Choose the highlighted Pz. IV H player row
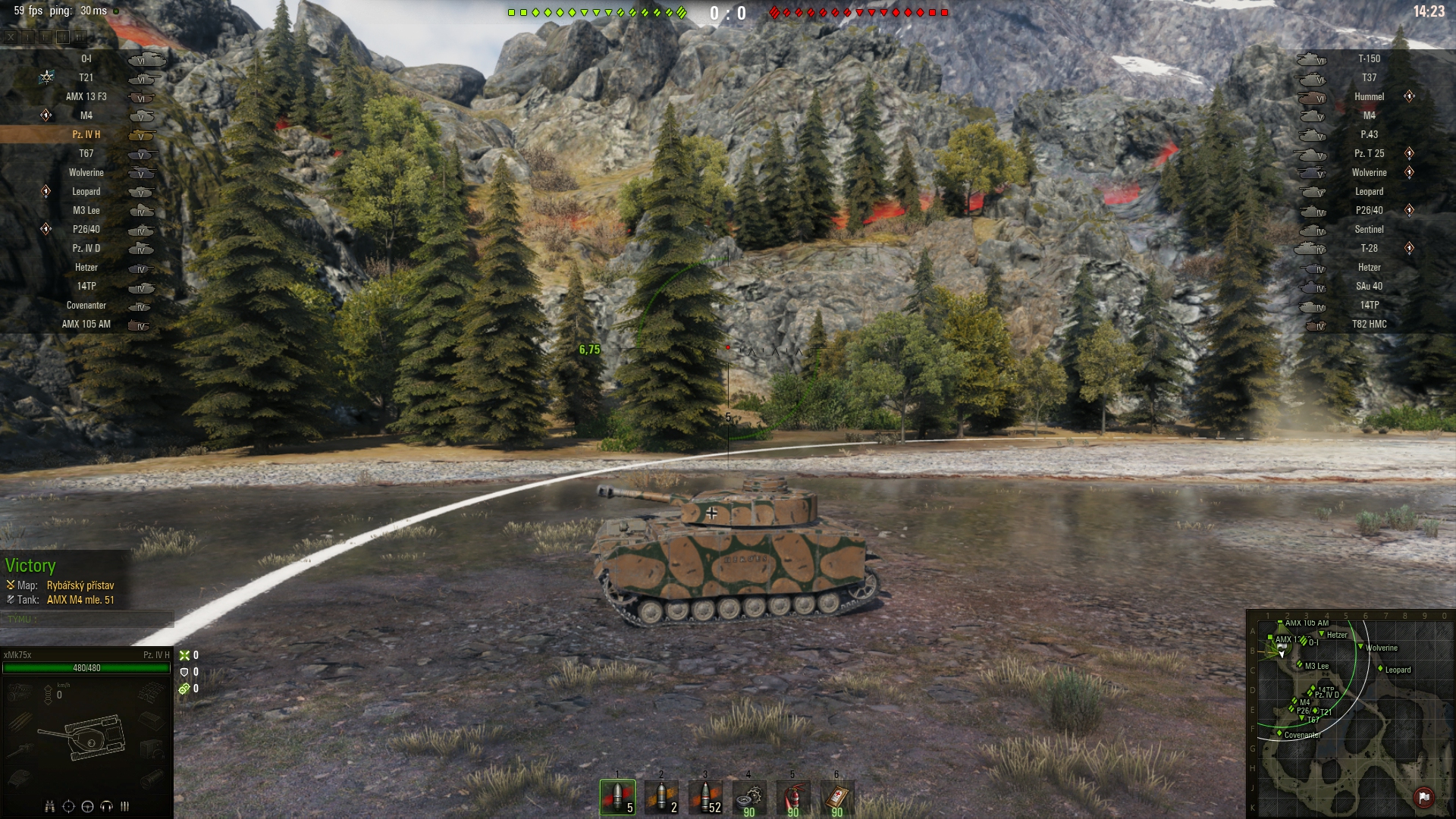This screenshot has height=819, width=1456. point(86,135)
